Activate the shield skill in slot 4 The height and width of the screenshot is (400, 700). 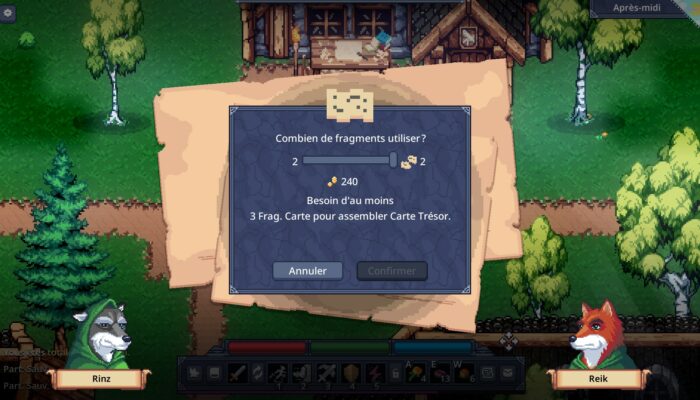pos(351,373)
